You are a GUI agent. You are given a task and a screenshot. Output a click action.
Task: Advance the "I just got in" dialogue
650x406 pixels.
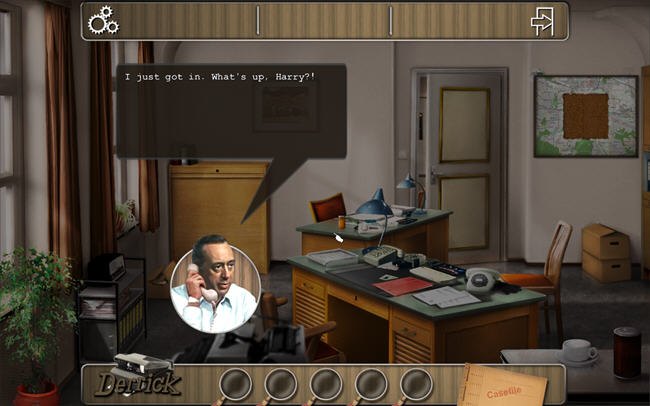(231, 110)
